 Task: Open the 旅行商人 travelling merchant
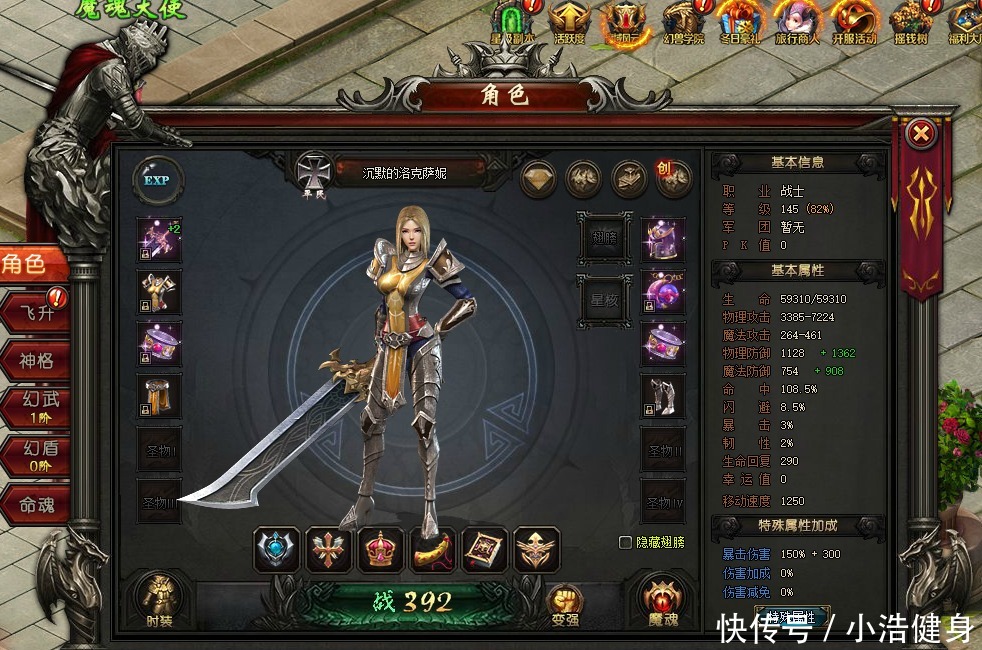point(797,22)
